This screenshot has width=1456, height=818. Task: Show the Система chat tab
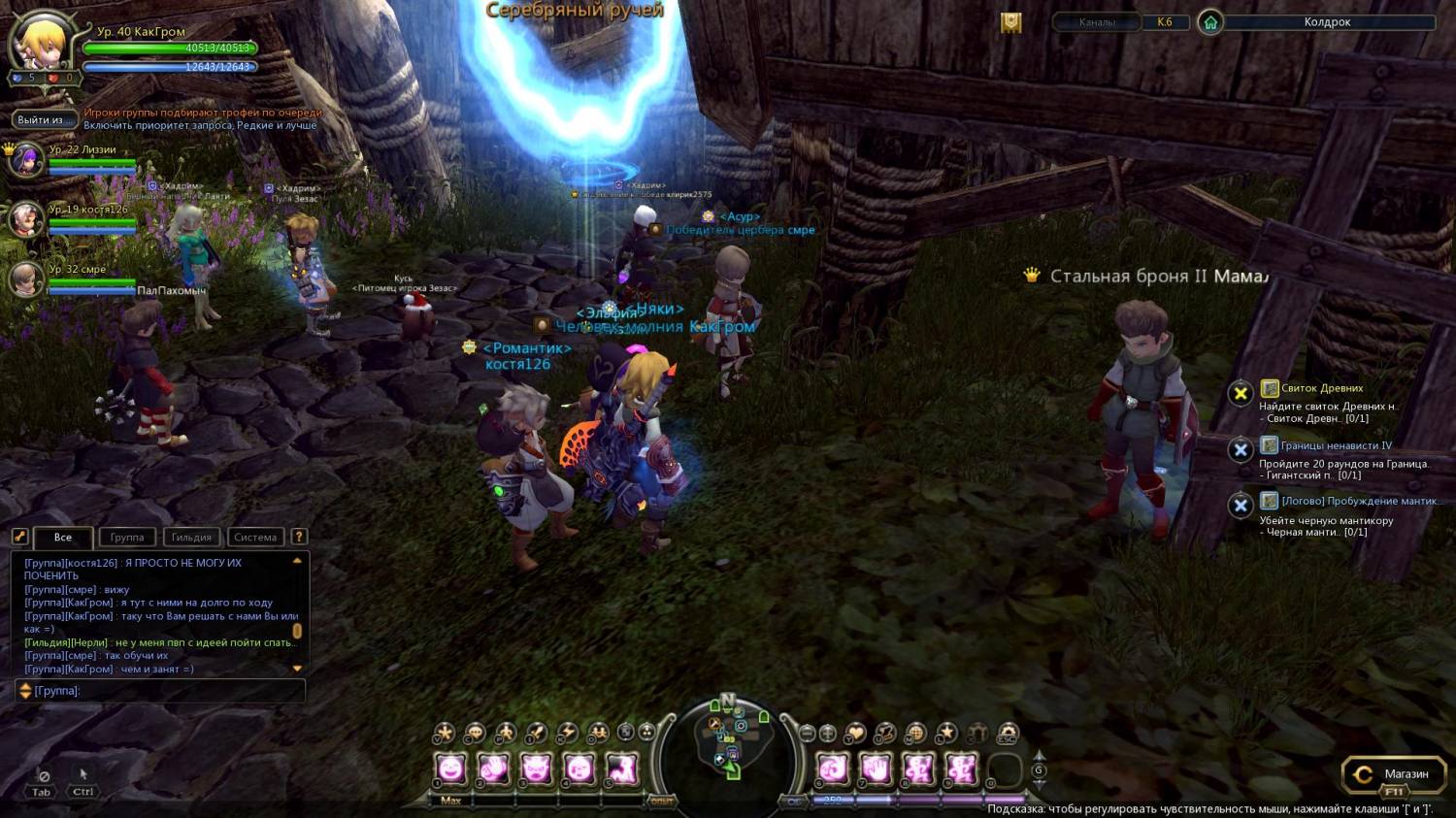coord(255,538)
